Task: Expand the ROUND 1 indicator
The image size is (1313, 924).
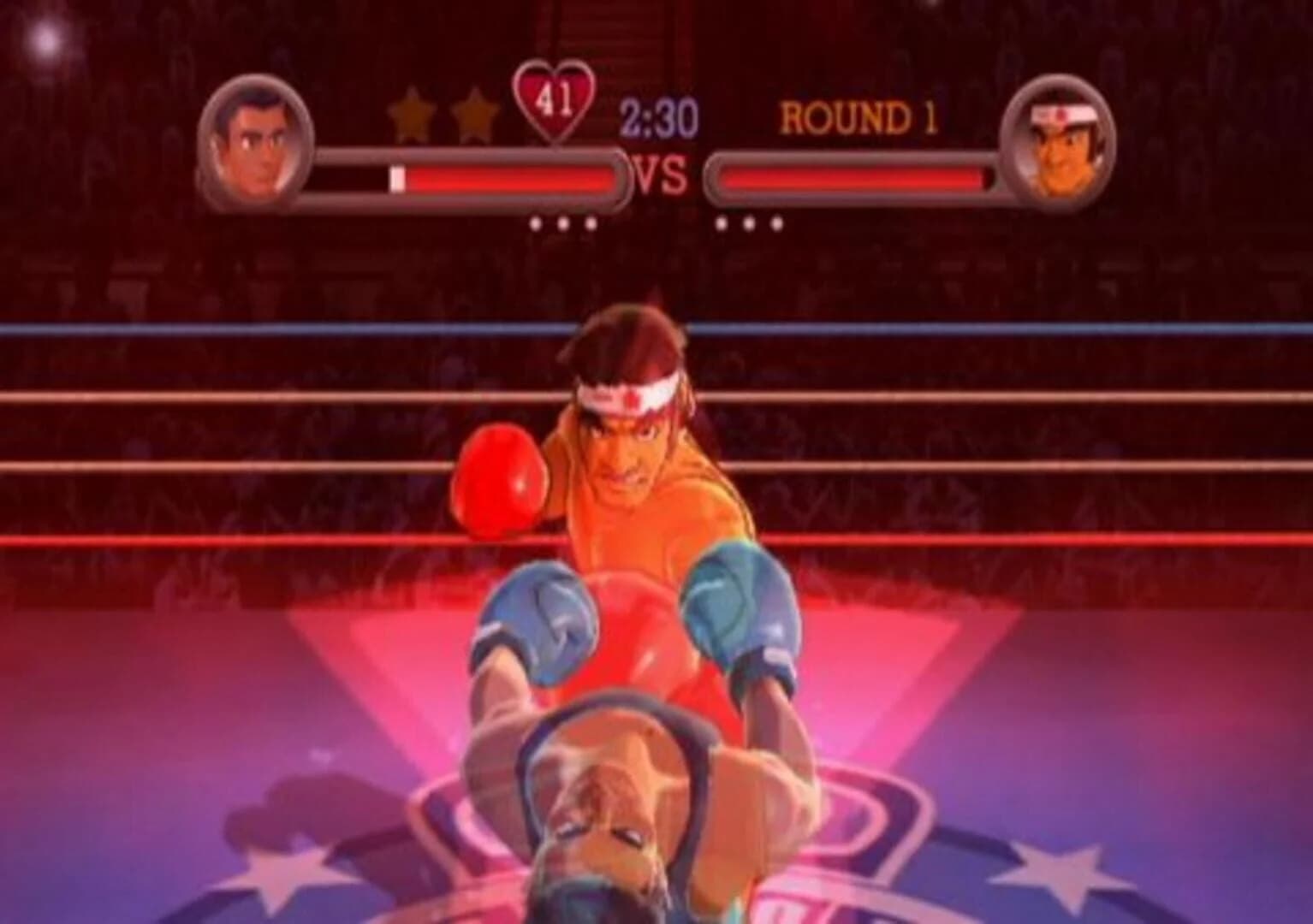Action: 860,116
